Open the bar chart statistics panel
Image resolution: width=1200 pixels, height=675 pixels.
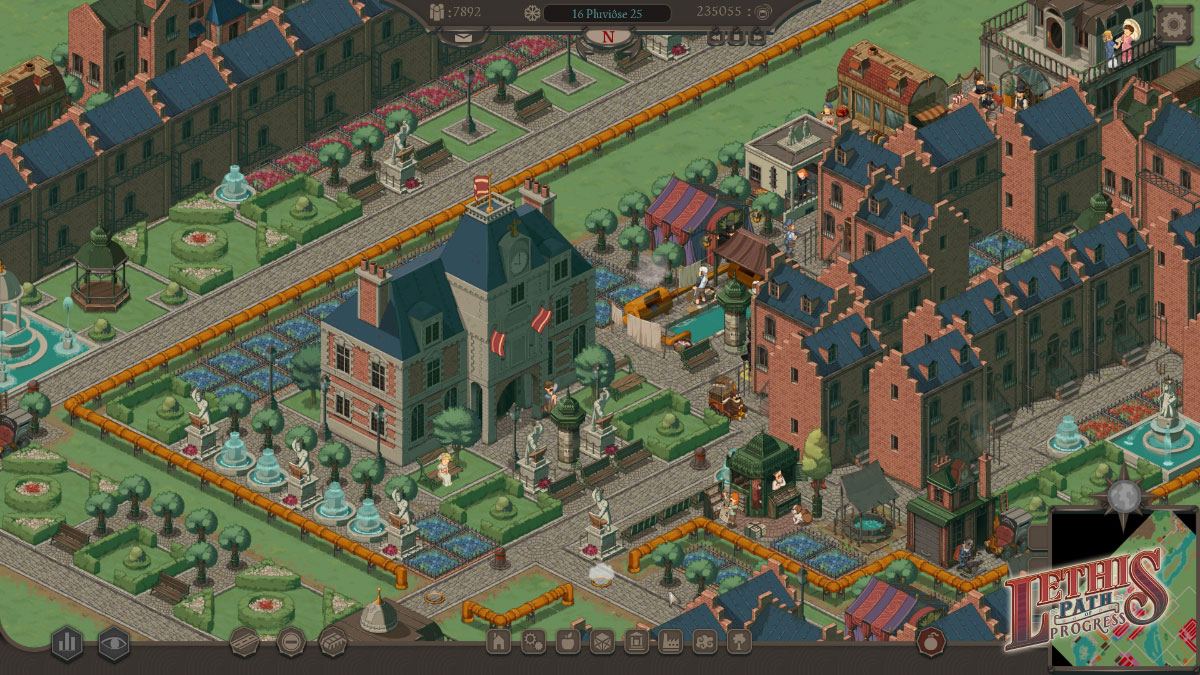tap(67, 642)
